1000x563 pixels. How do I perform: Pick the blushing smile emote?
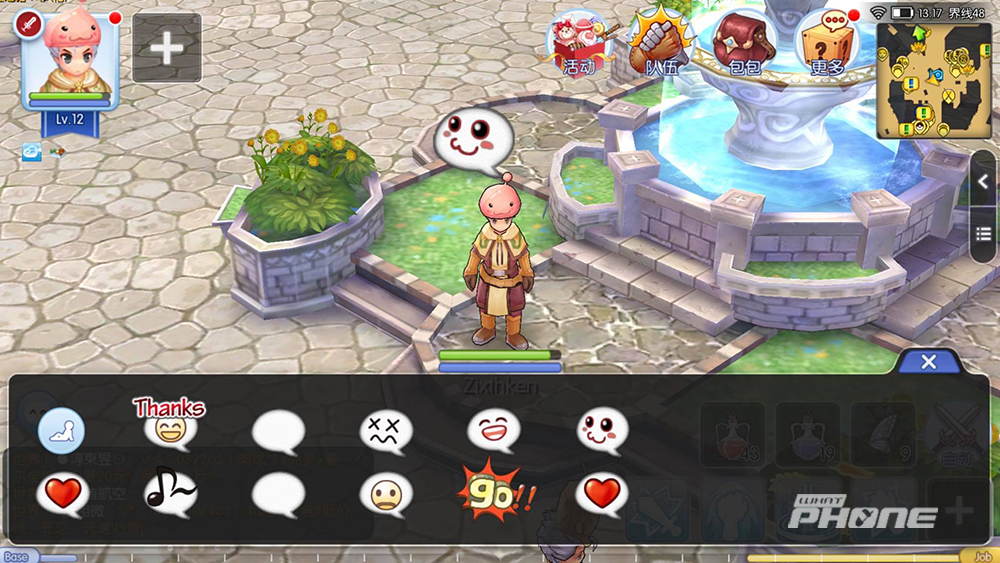pos(602,431)
